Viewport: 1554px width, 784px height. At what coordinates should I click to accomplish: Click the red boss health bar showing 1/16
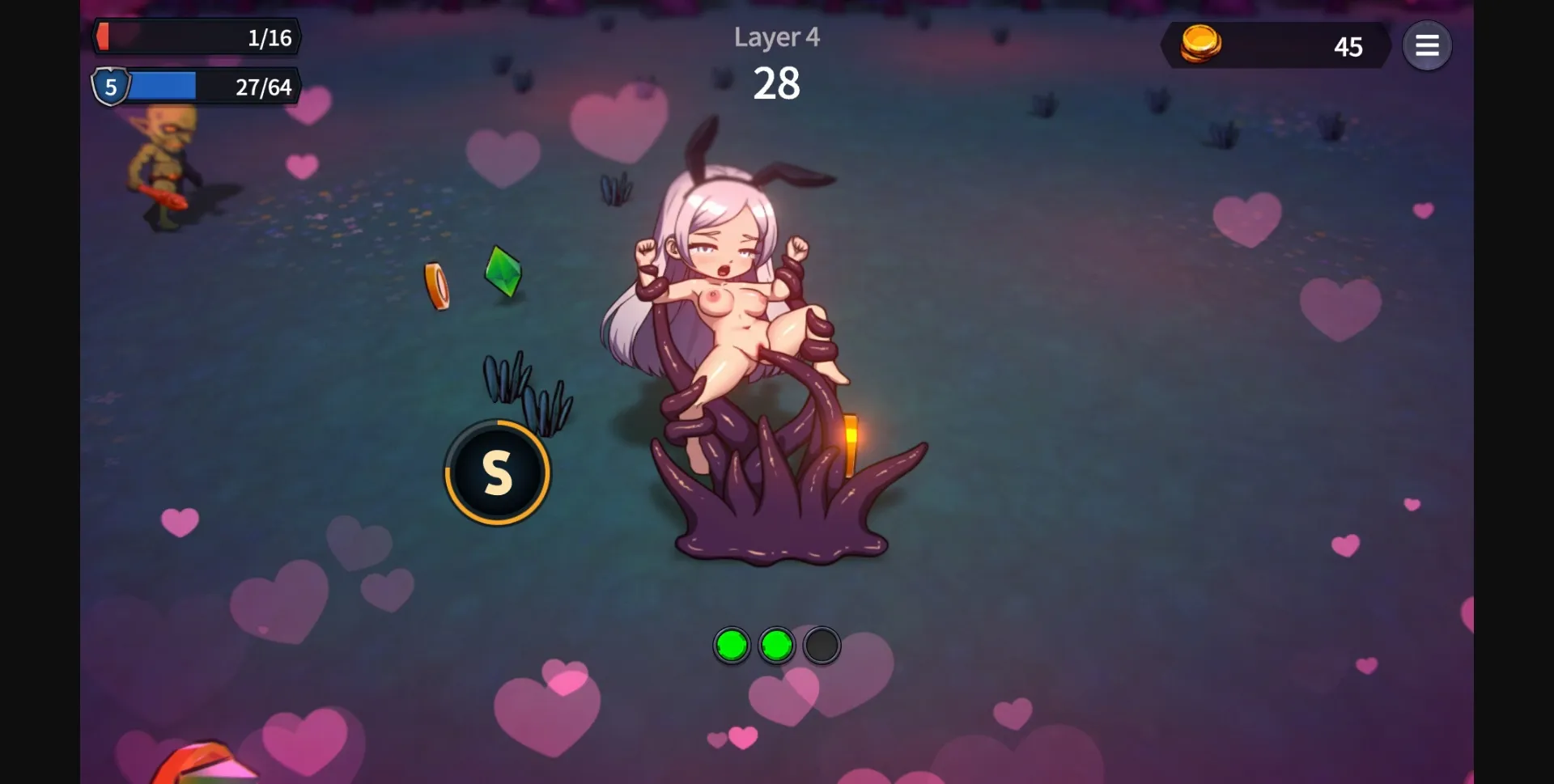pos(198,36)
